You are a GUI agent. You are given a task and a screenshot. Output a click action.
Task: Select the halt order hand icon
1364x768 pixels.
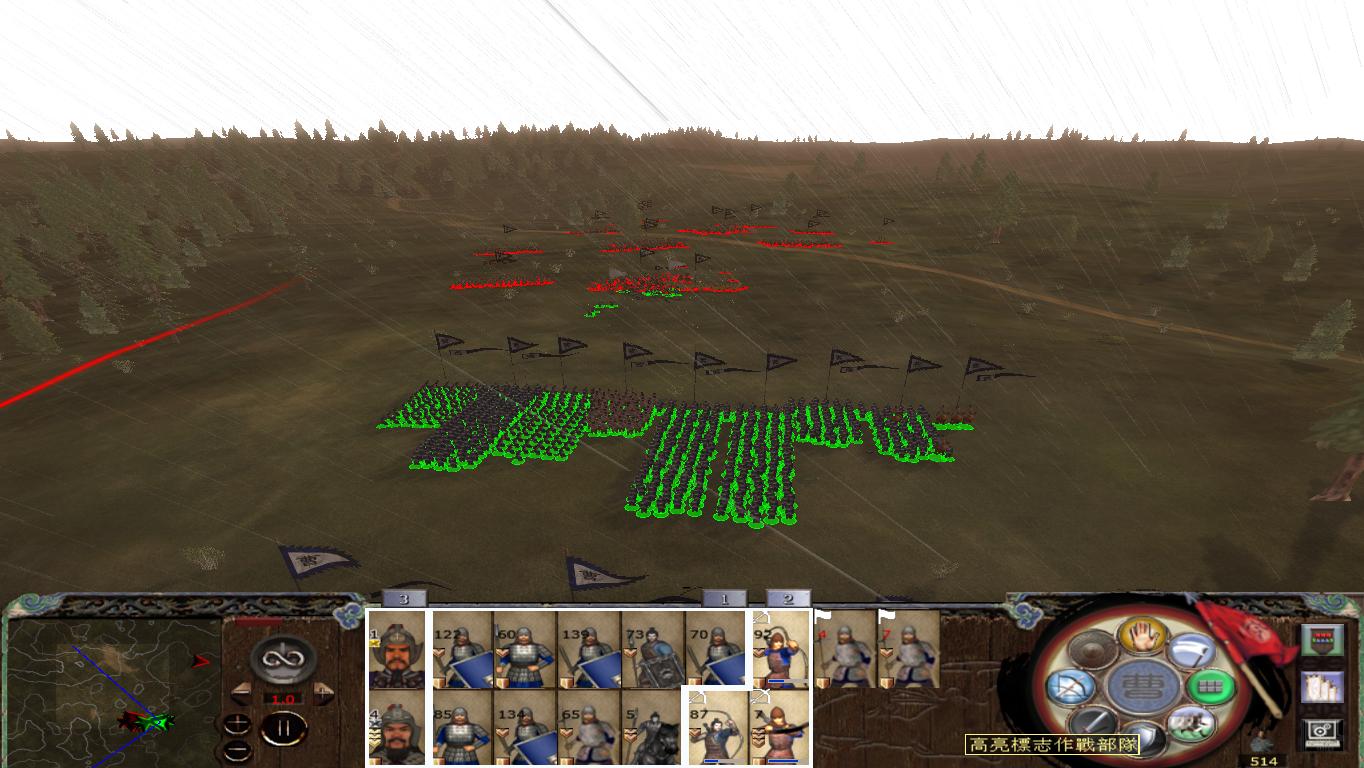point(1142,637)
